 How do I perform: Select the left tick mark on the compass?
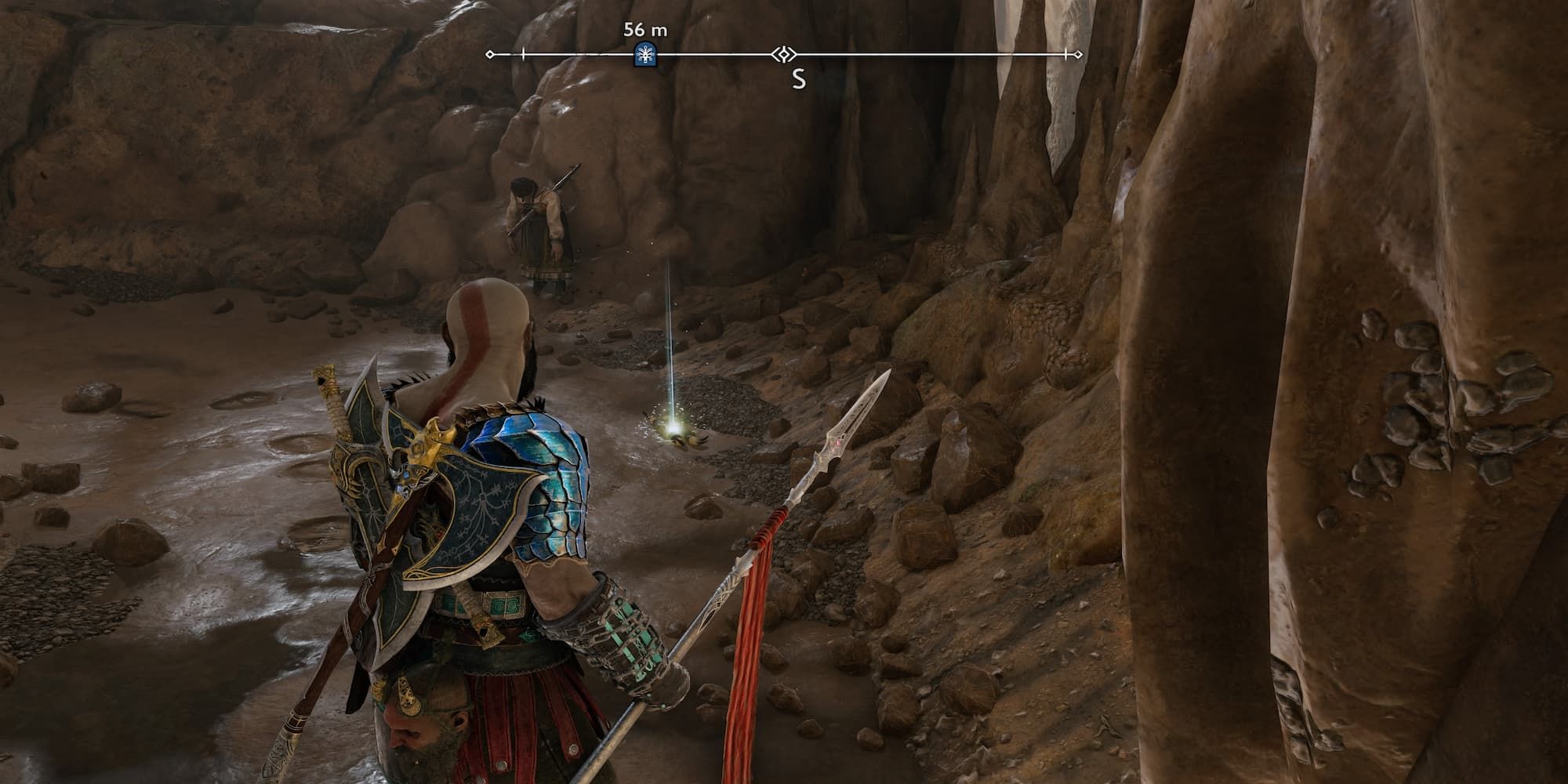point(521,53)
